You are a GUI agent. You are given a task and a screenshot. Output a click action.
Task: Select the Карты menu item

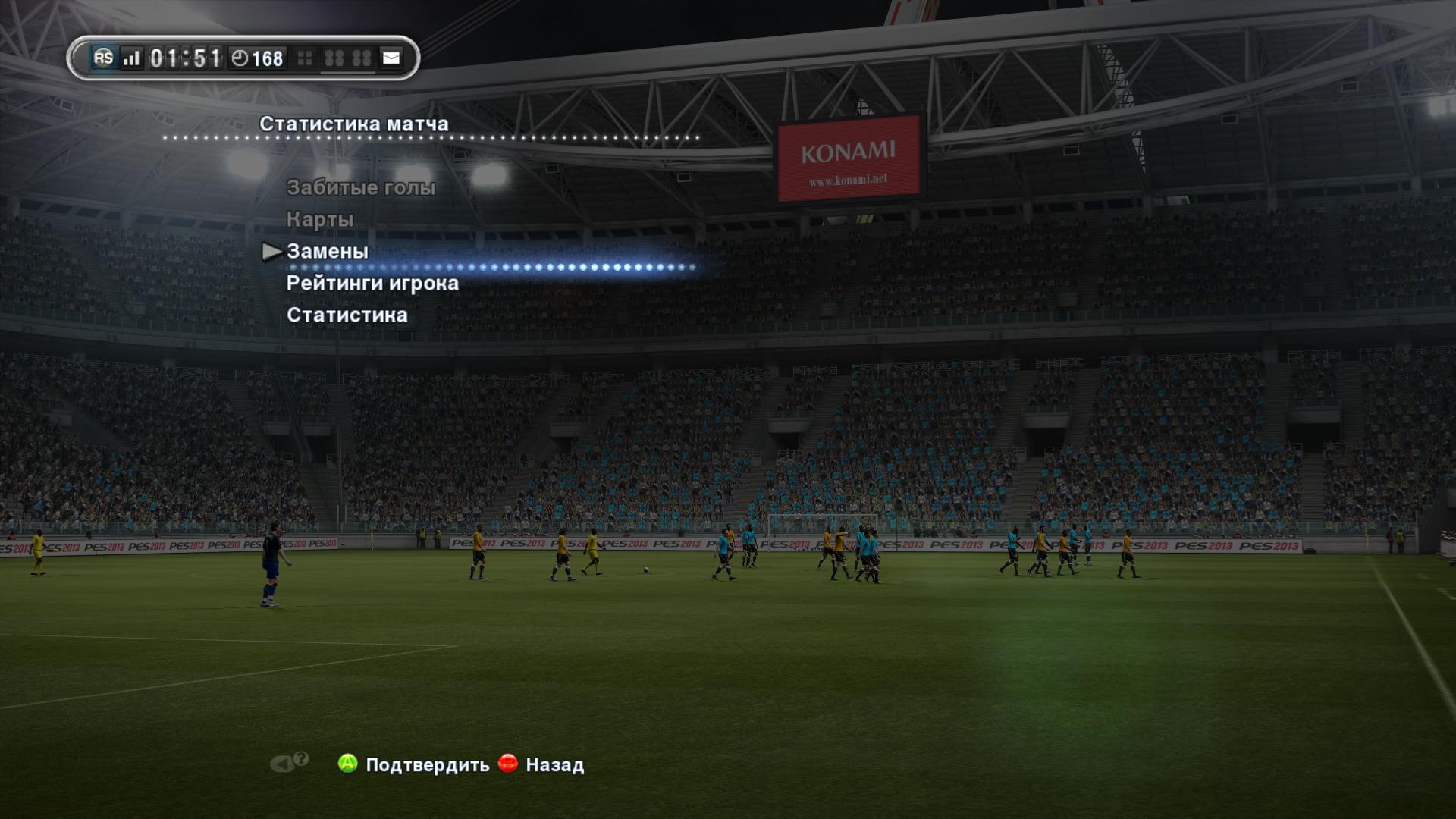click(x=320, y=219)
